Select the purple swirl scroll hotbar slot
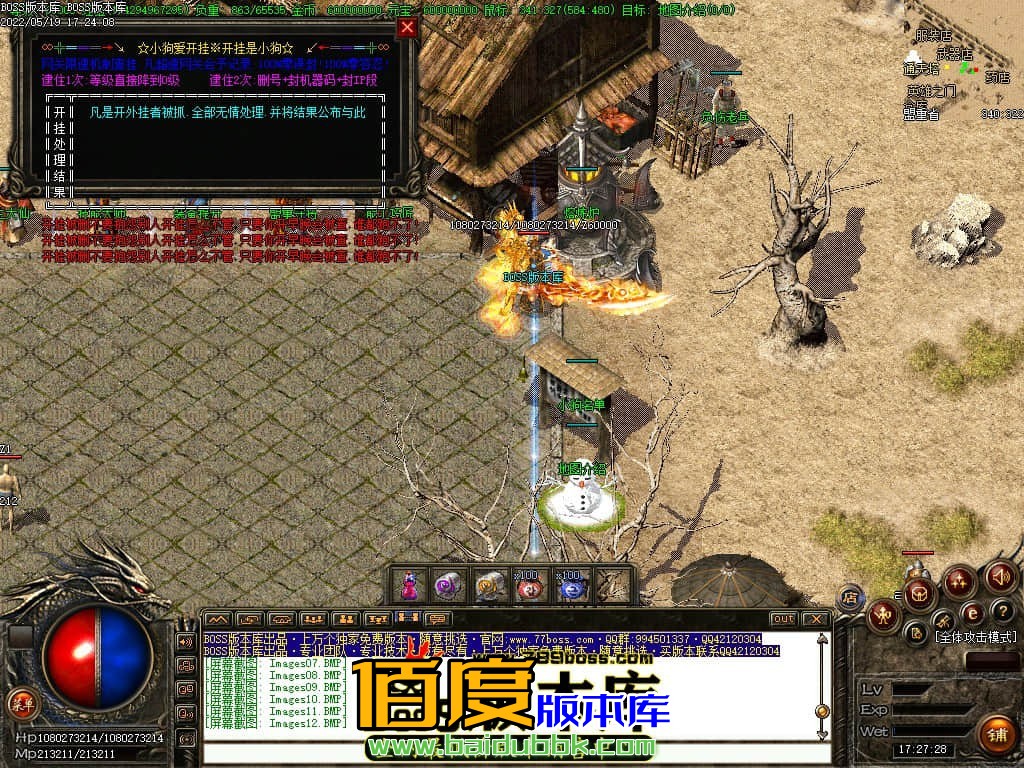 tap(448, 585)
